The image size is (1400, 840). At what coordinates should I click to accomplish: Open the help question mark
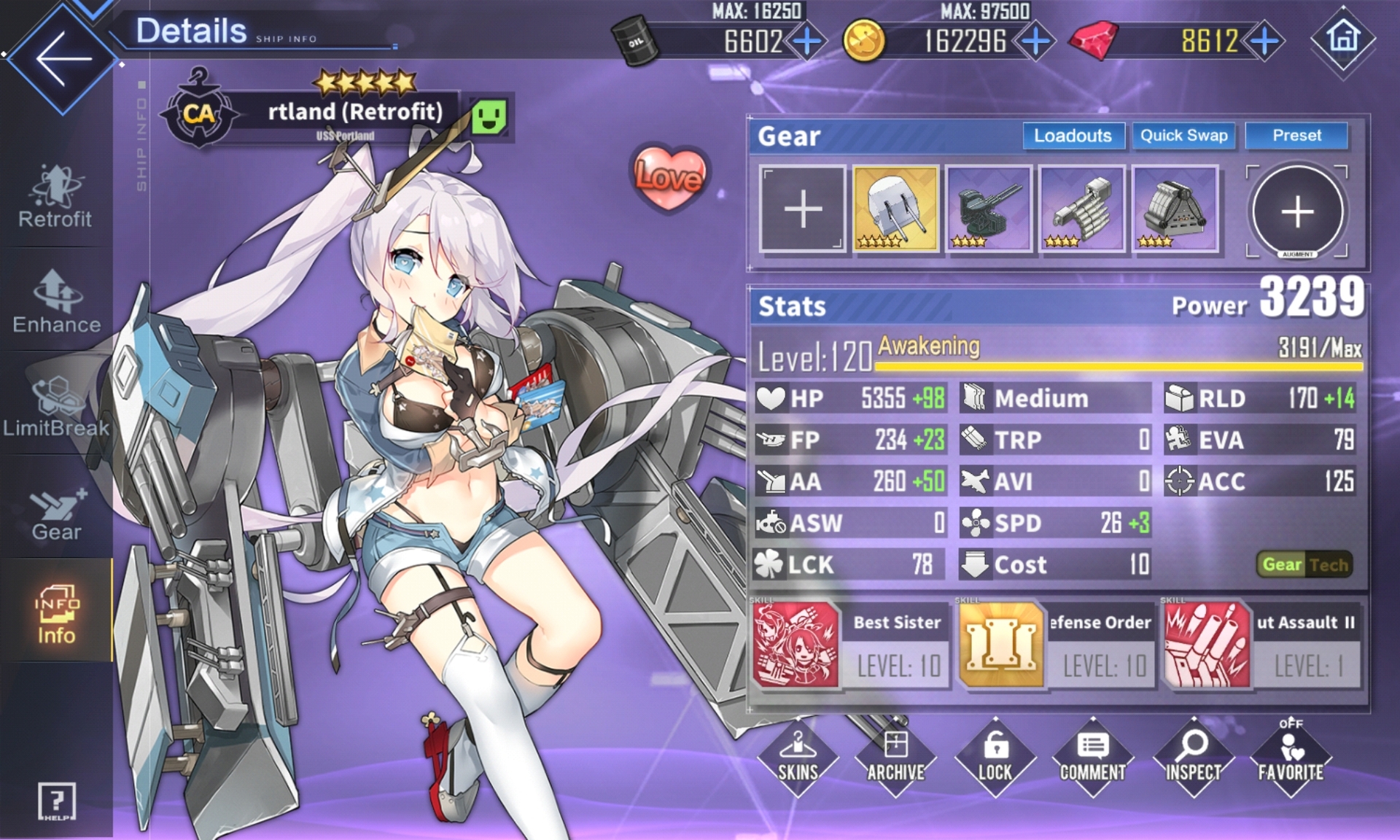tap(56, 802)
